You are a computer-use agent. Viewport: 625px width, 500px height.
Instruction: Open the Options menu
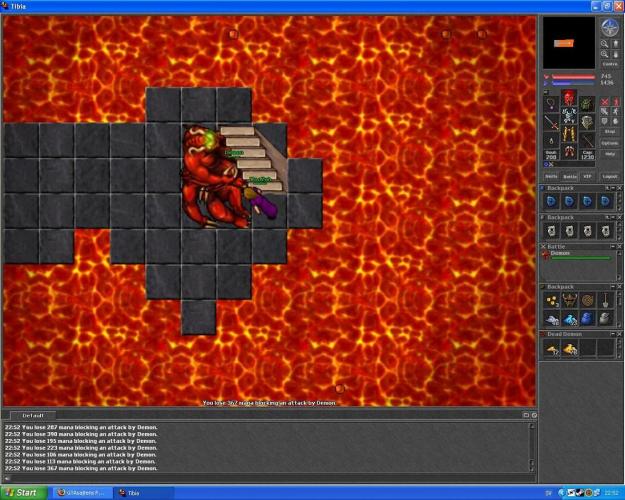coord(610,143)
